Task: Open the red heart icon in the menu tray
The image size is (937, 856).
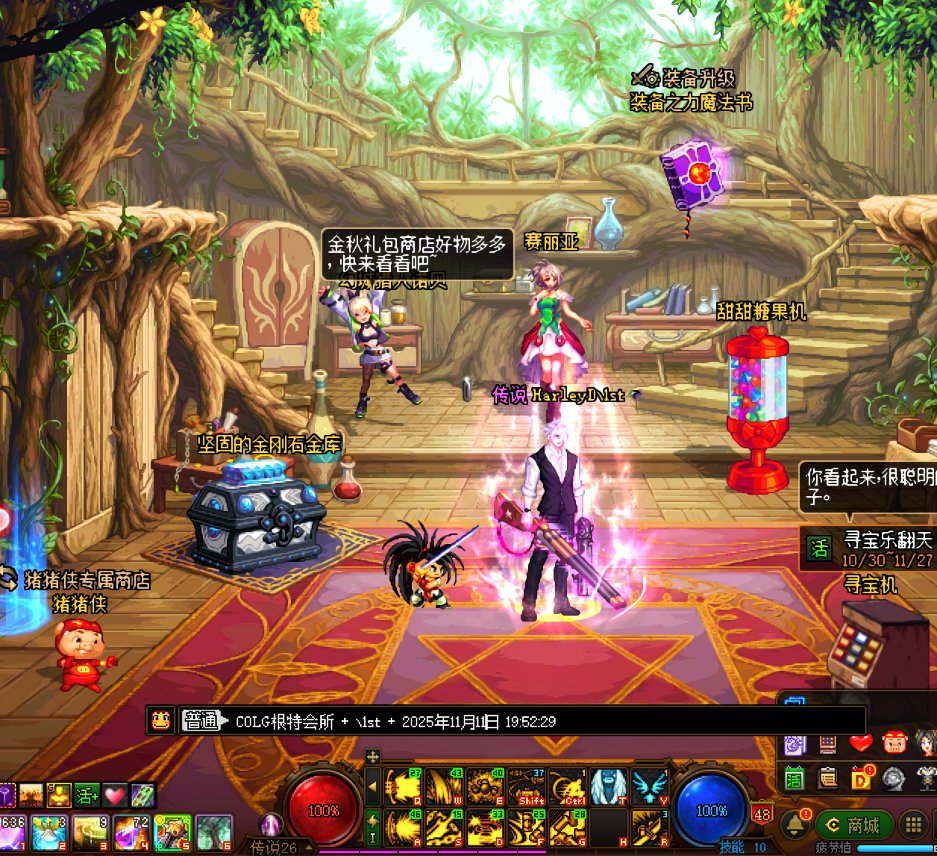Action: click(x=861, y=743)
